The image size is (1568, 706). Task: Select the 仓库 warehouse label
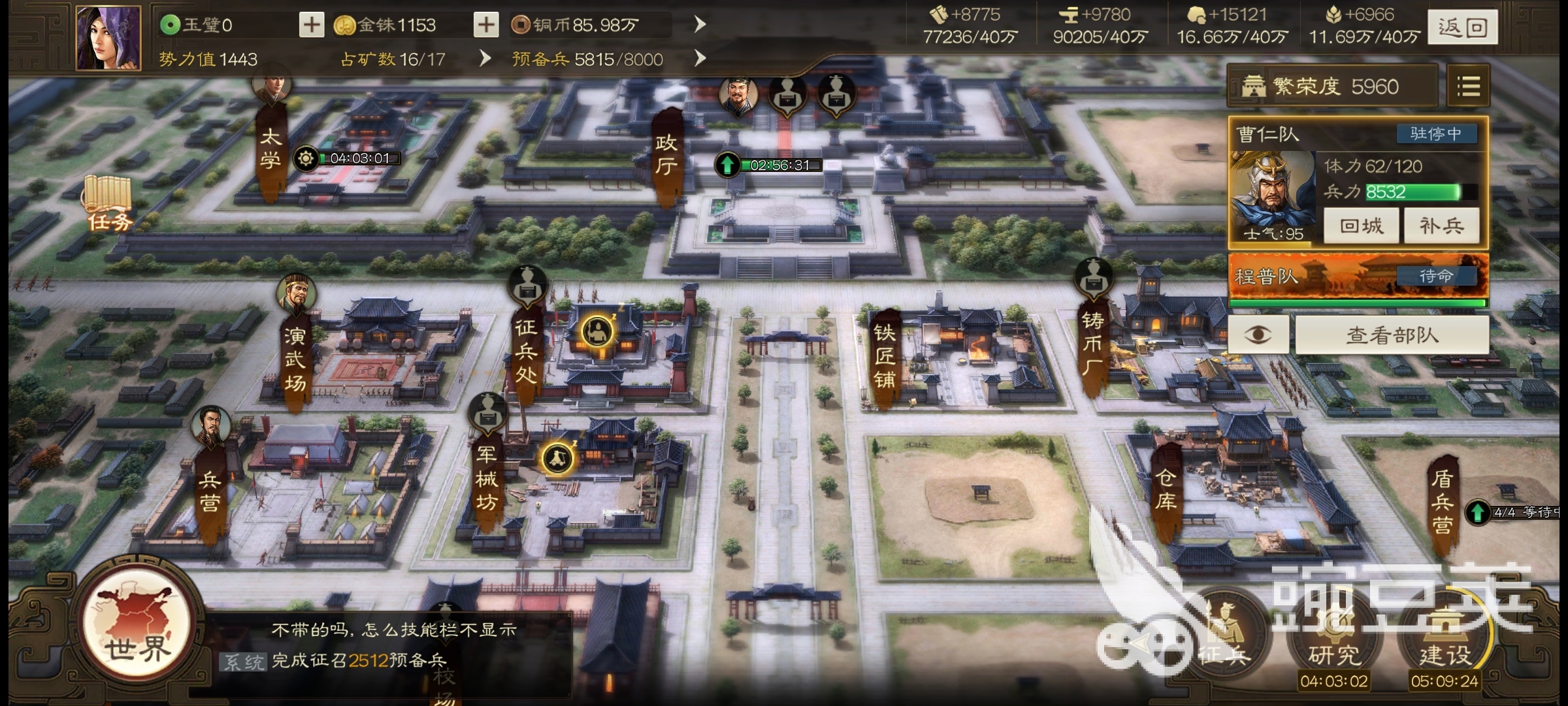[1166, 490]
